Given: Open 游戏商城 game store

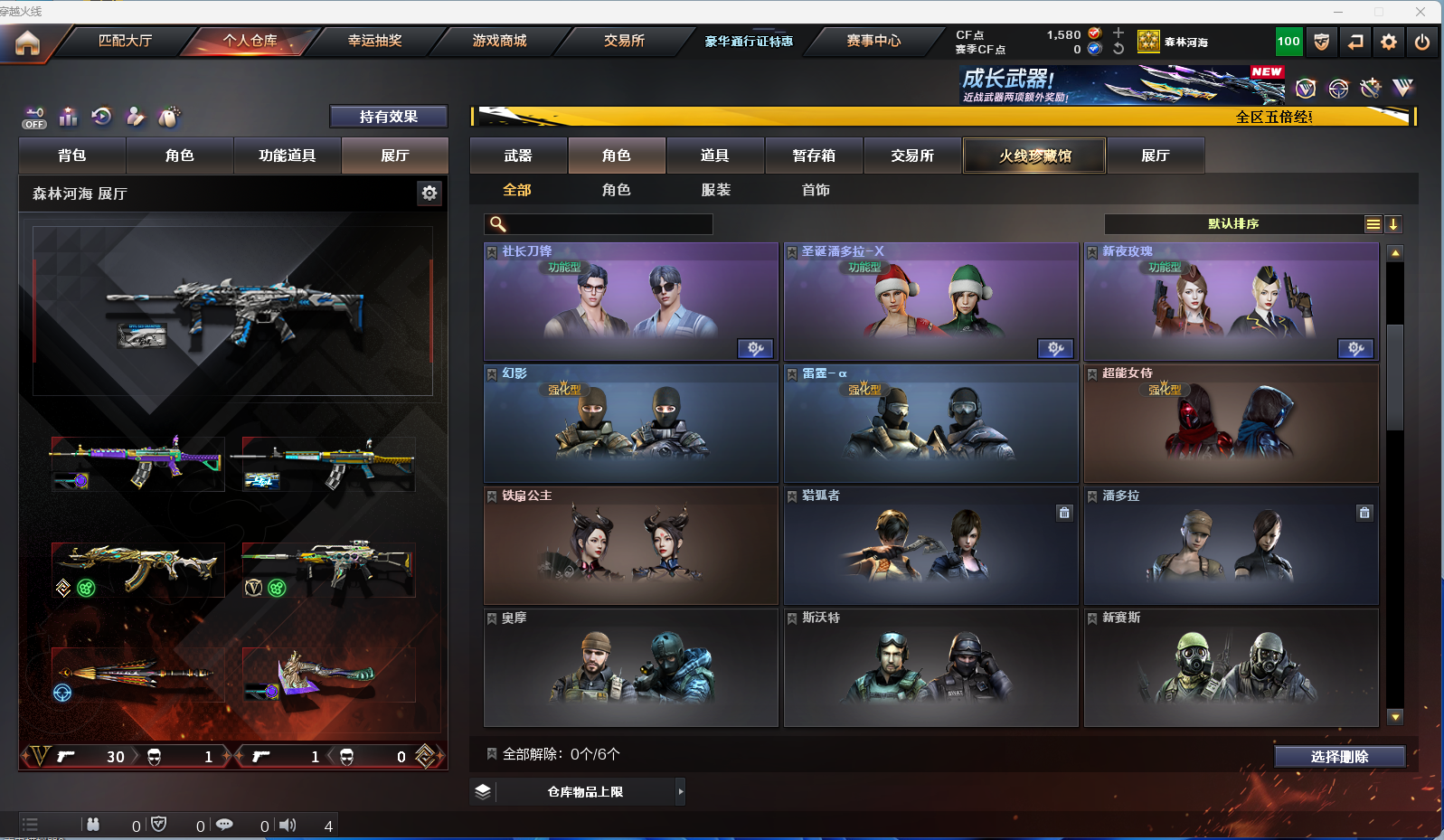Looking at the screenshot, I should point(499,41).
